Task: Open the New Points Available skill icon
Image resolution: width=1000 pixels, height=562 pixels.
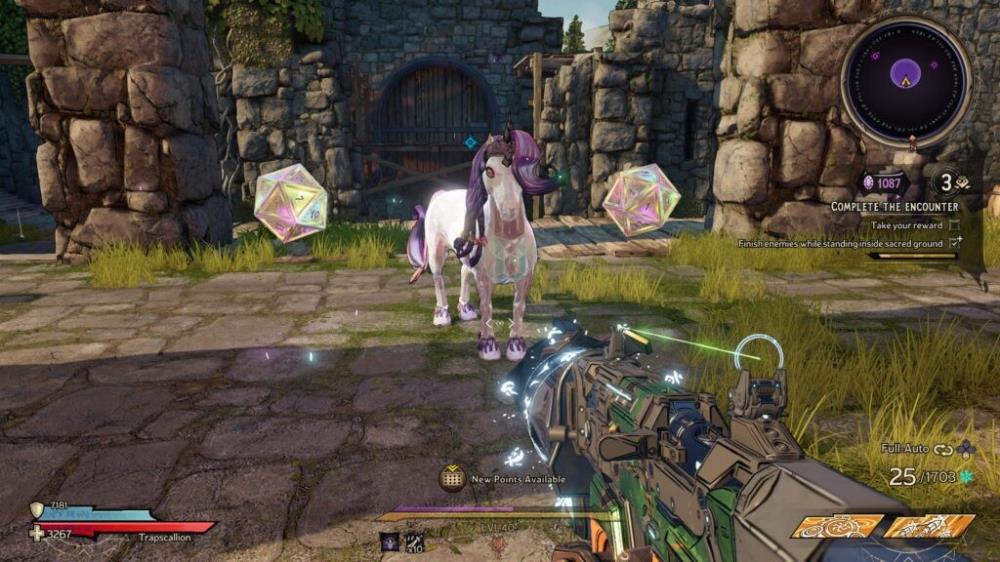Action: (452, 478)
